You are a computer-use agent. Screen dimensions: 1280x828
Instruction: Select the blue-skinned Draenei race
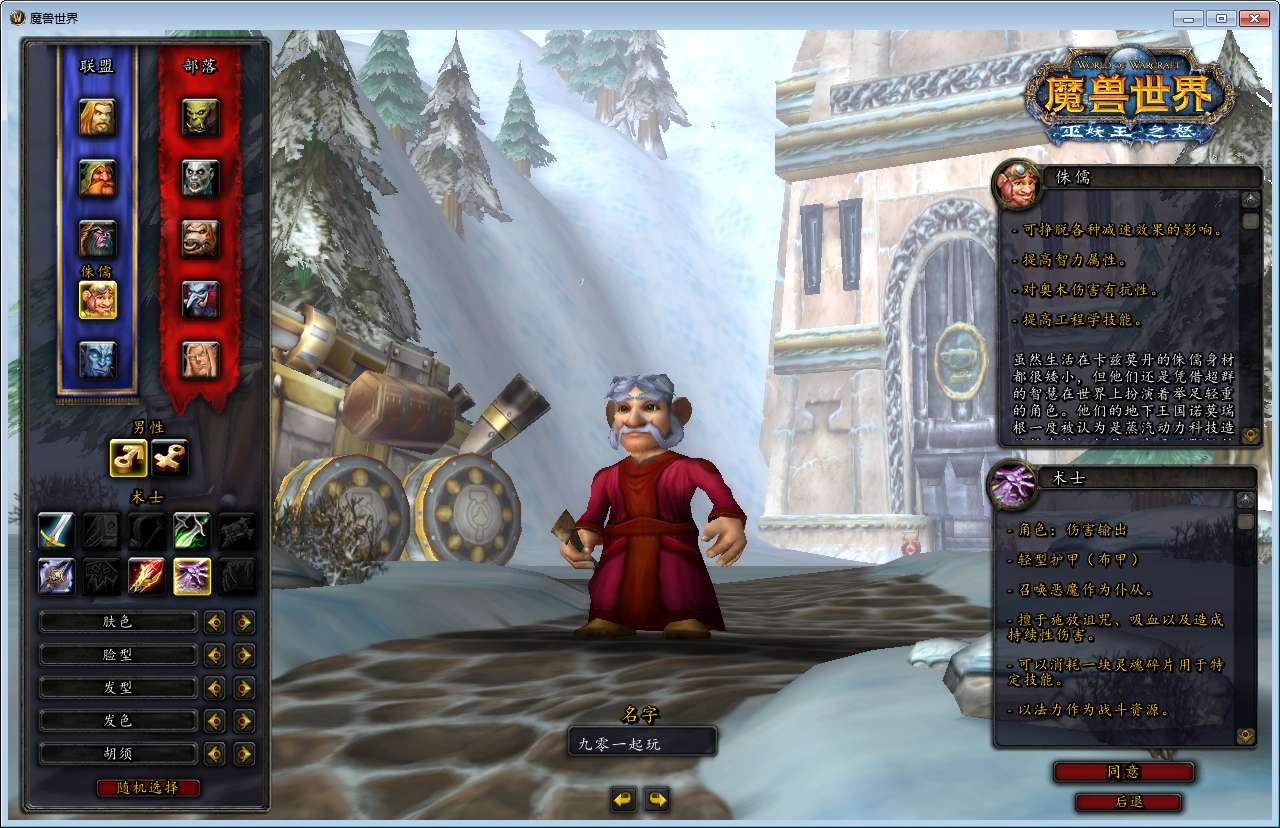98,360
